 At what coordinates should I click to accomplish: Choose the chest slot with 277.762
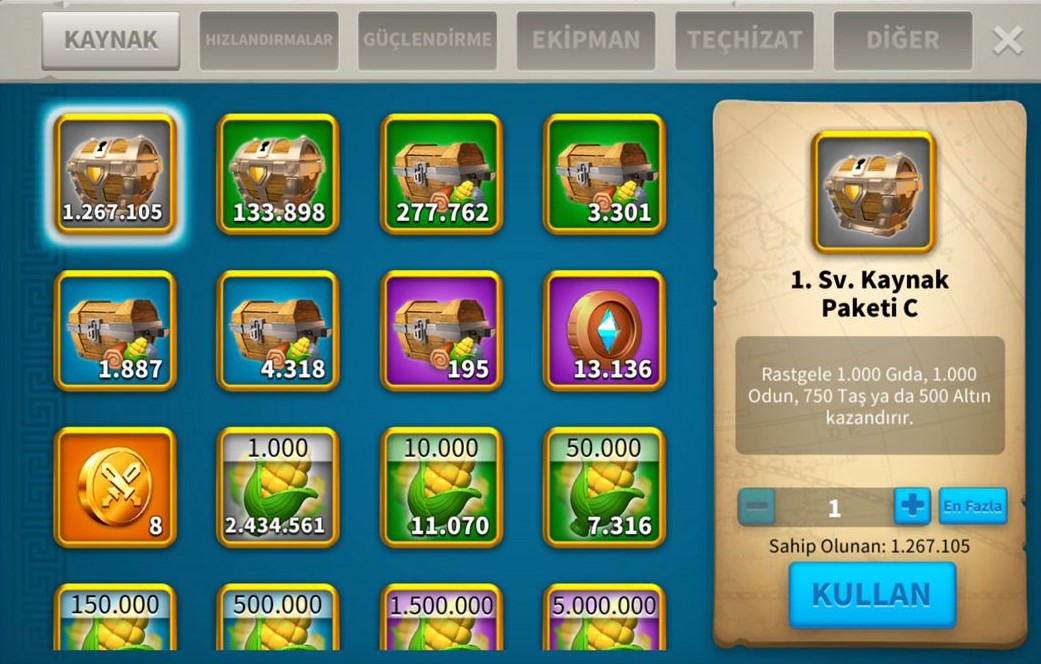pyautogui.click(x=441, y=173)
